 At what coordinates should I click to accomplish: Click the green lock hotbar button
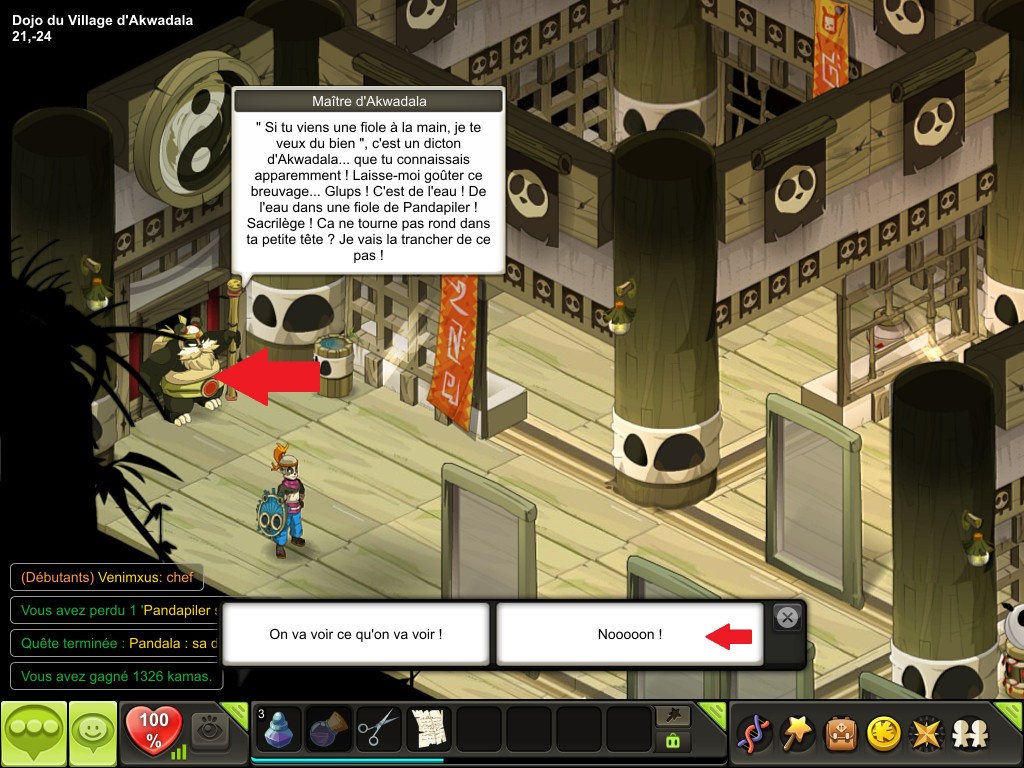pos(671,741)
